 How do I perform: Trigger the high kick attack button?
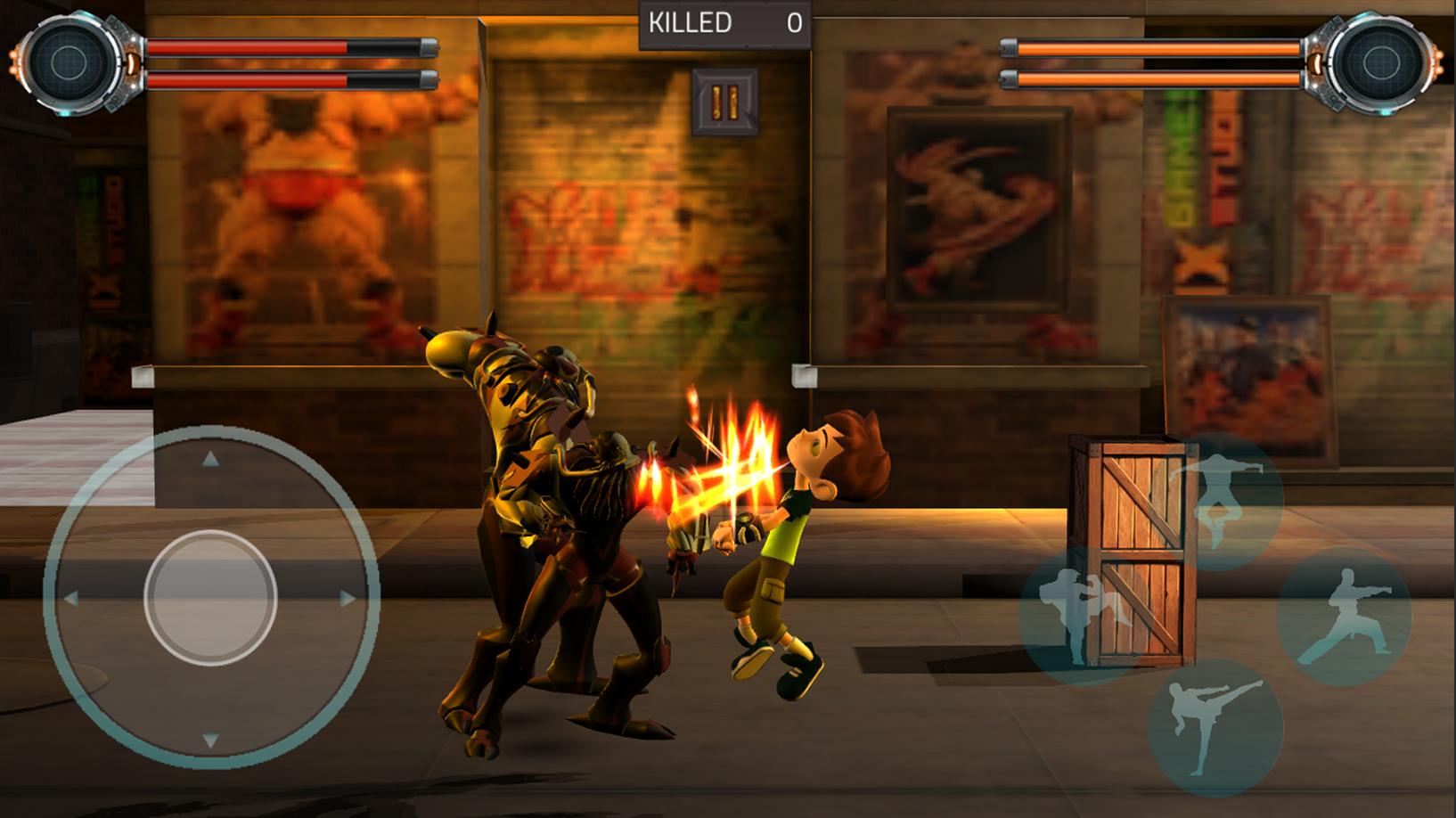pos(1215,727)
